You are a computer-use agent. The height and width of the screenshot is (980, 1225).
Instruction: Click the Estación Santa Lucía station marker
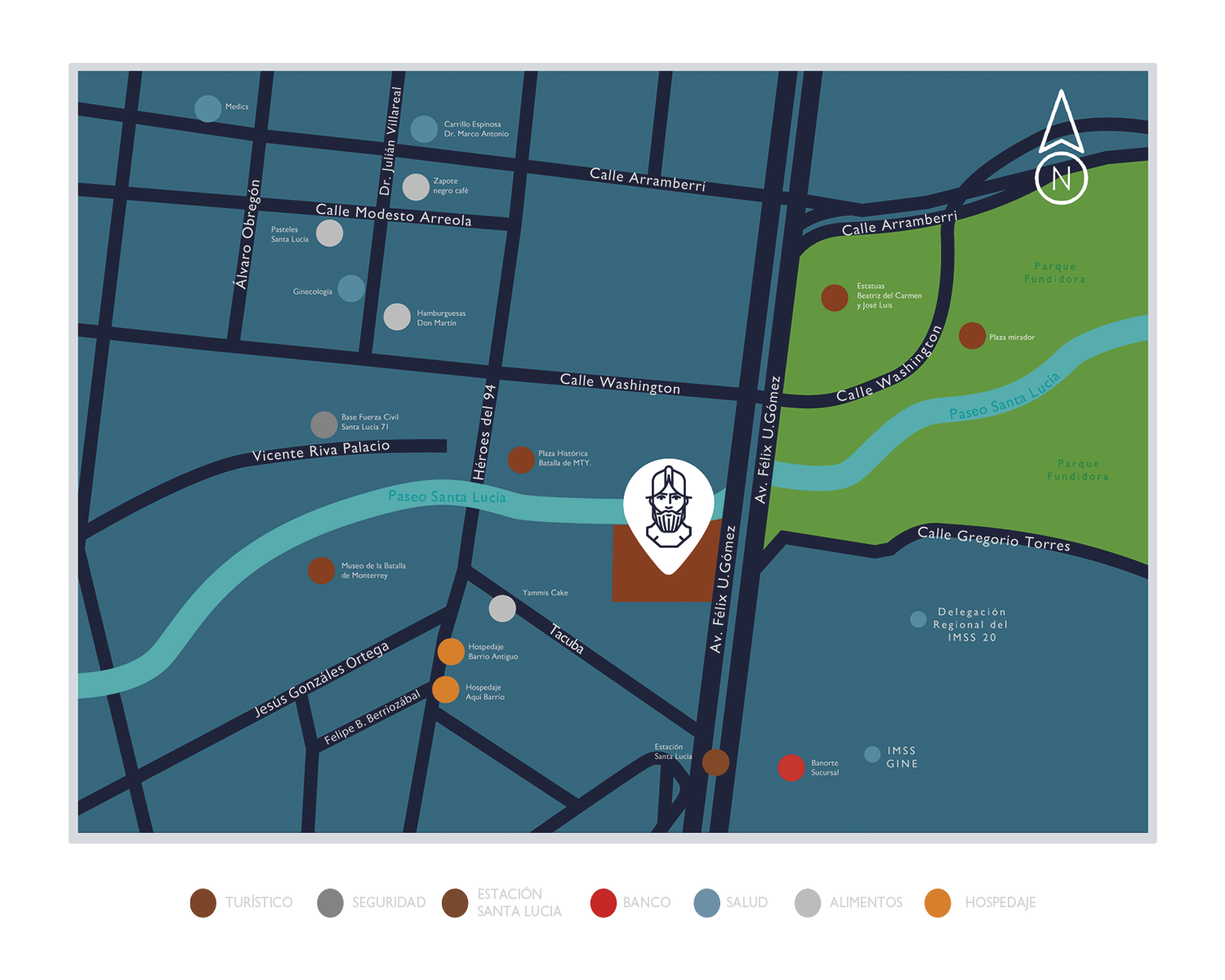click(715, 762)
